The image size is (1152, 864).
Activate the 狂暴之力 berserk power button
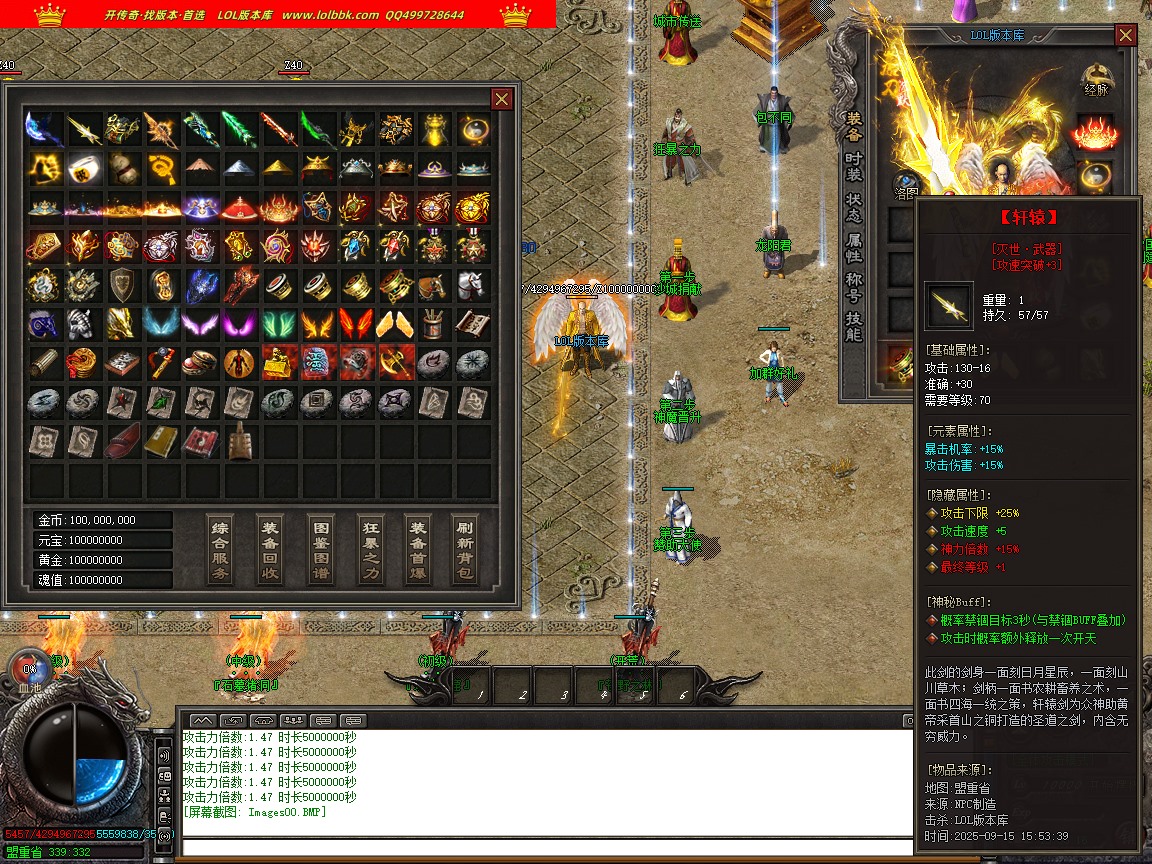371,551
